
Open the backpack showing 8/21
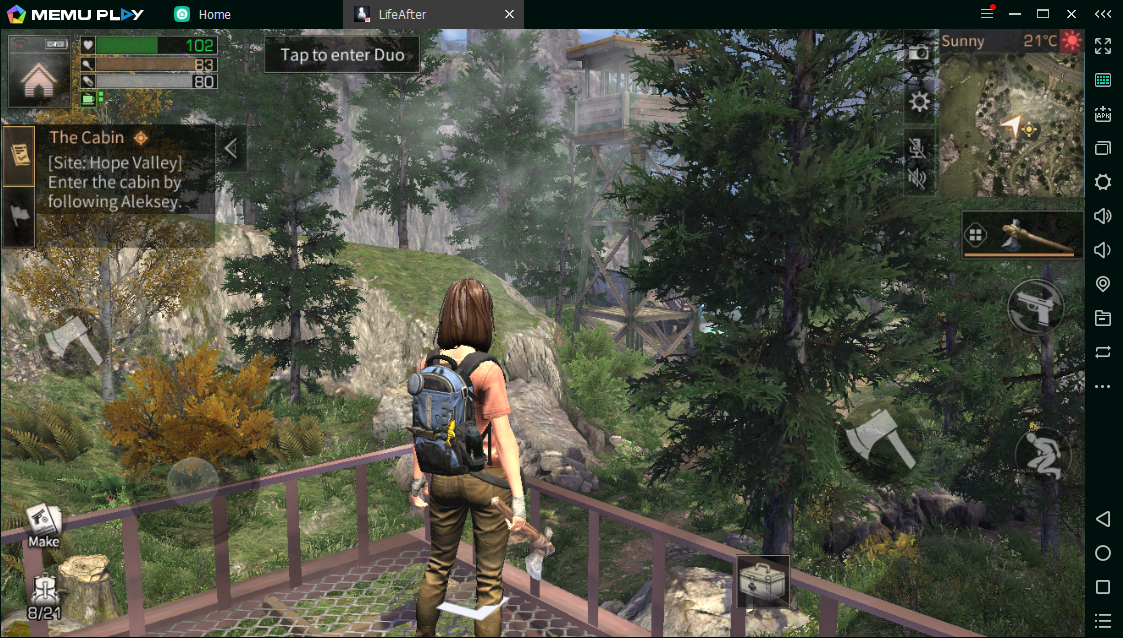(x=45, y=596)
